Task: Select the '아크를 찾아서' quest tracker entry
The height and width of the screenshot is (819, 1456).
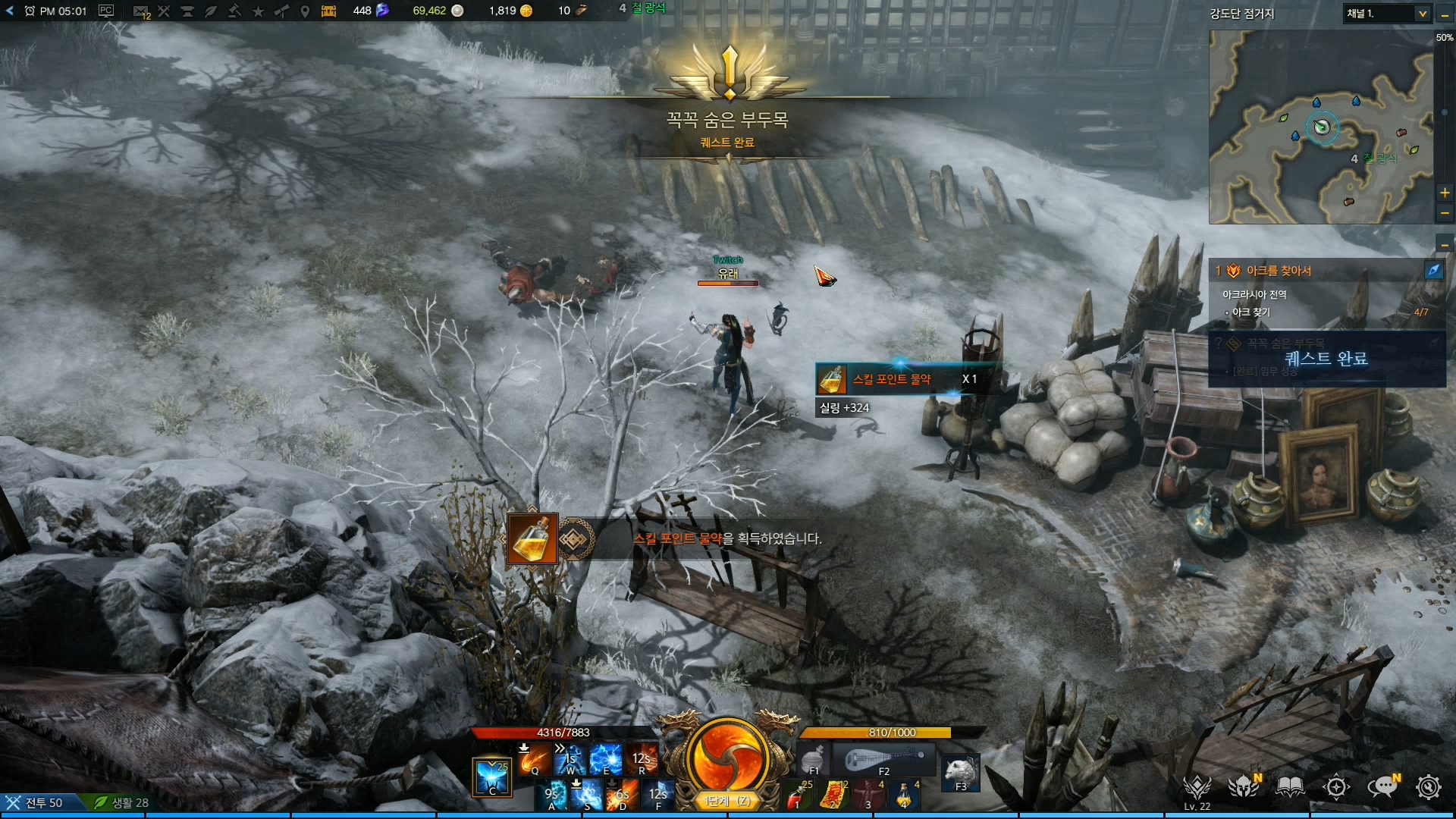Action: click(1289, 271)
